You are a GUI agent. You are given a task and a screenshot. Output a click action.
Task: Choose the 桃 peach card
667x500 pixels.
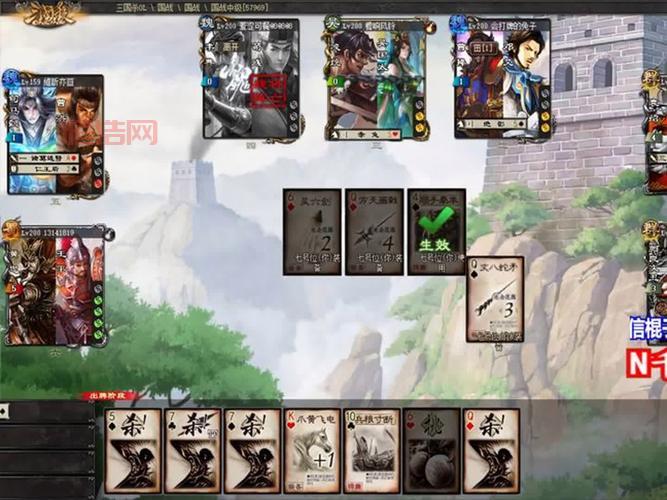click(431, 450)
